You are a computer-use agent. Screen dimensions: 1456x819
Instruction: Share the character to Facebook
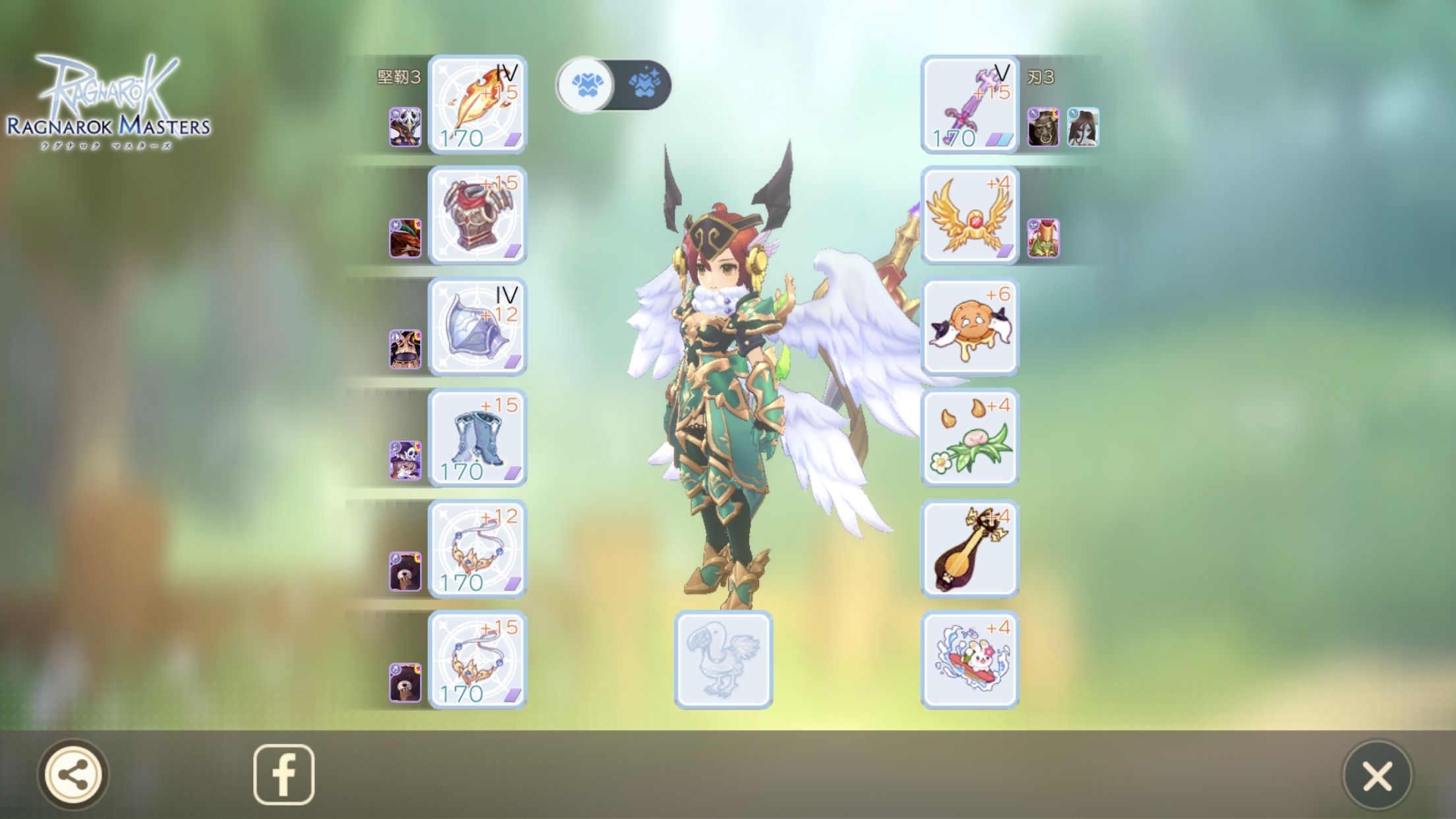click(284, 774)
